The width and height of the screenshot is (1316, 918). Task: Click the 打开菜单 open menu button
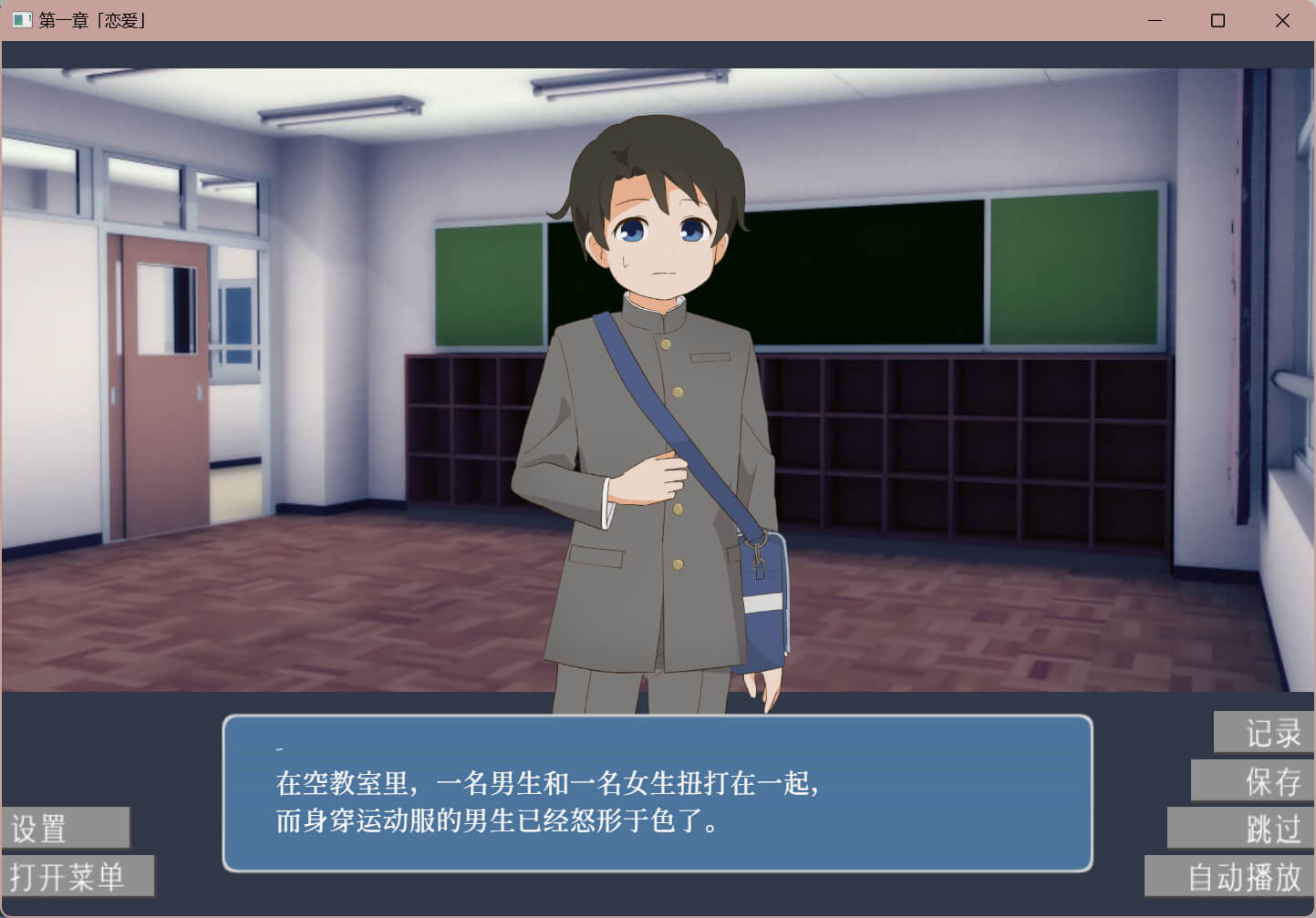78,876
